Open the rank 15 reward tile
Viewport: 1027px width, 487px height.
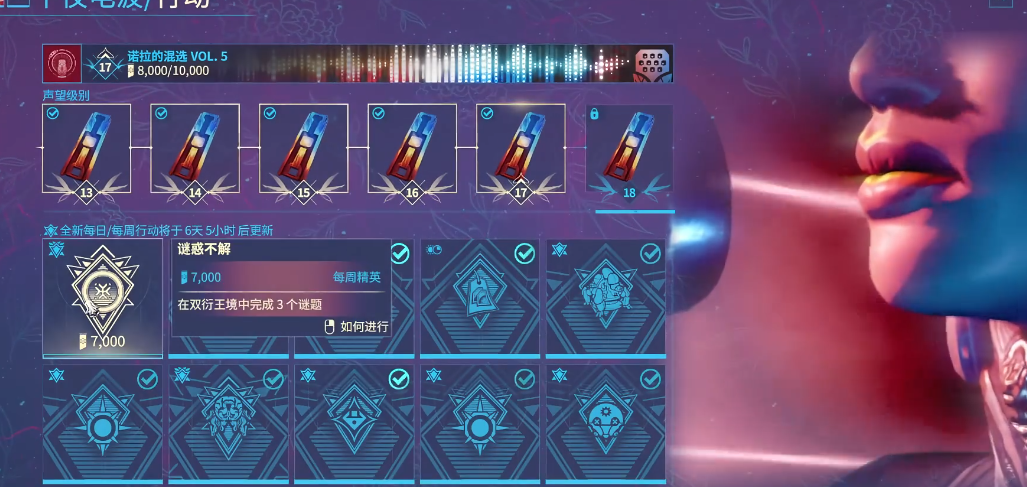(303, 148)
